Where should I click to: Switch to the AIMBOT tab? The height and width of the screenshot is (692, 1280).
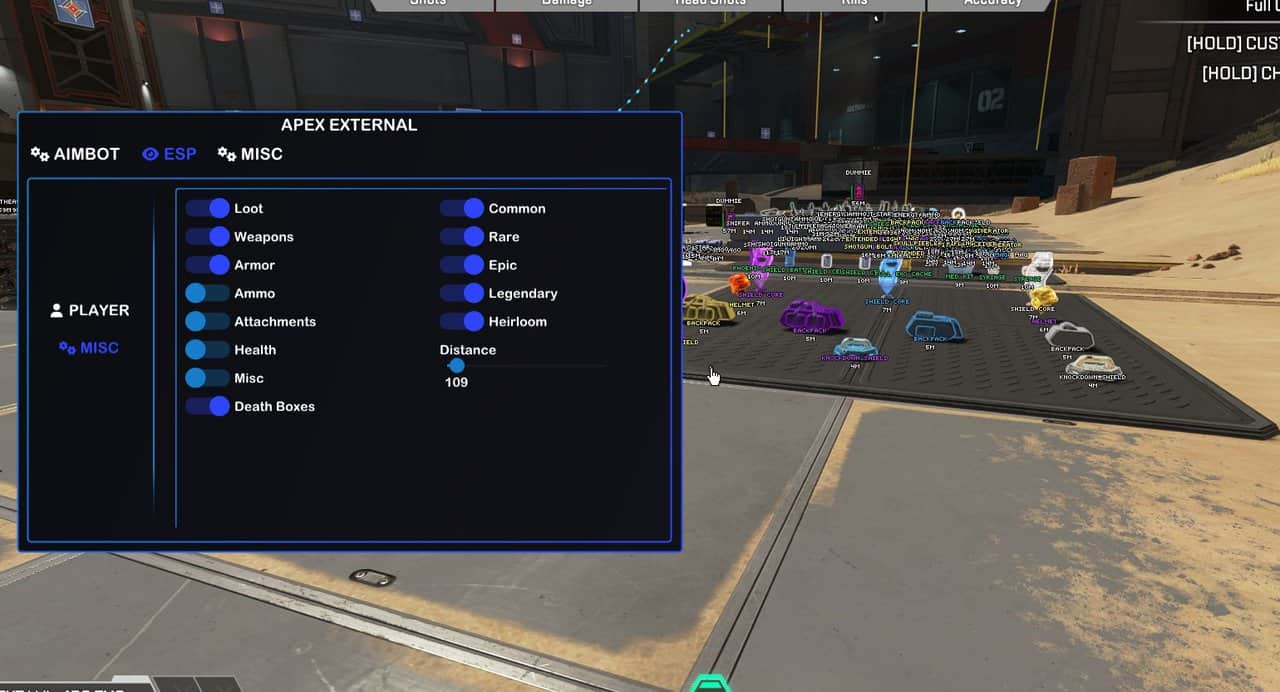coord(75,154)
